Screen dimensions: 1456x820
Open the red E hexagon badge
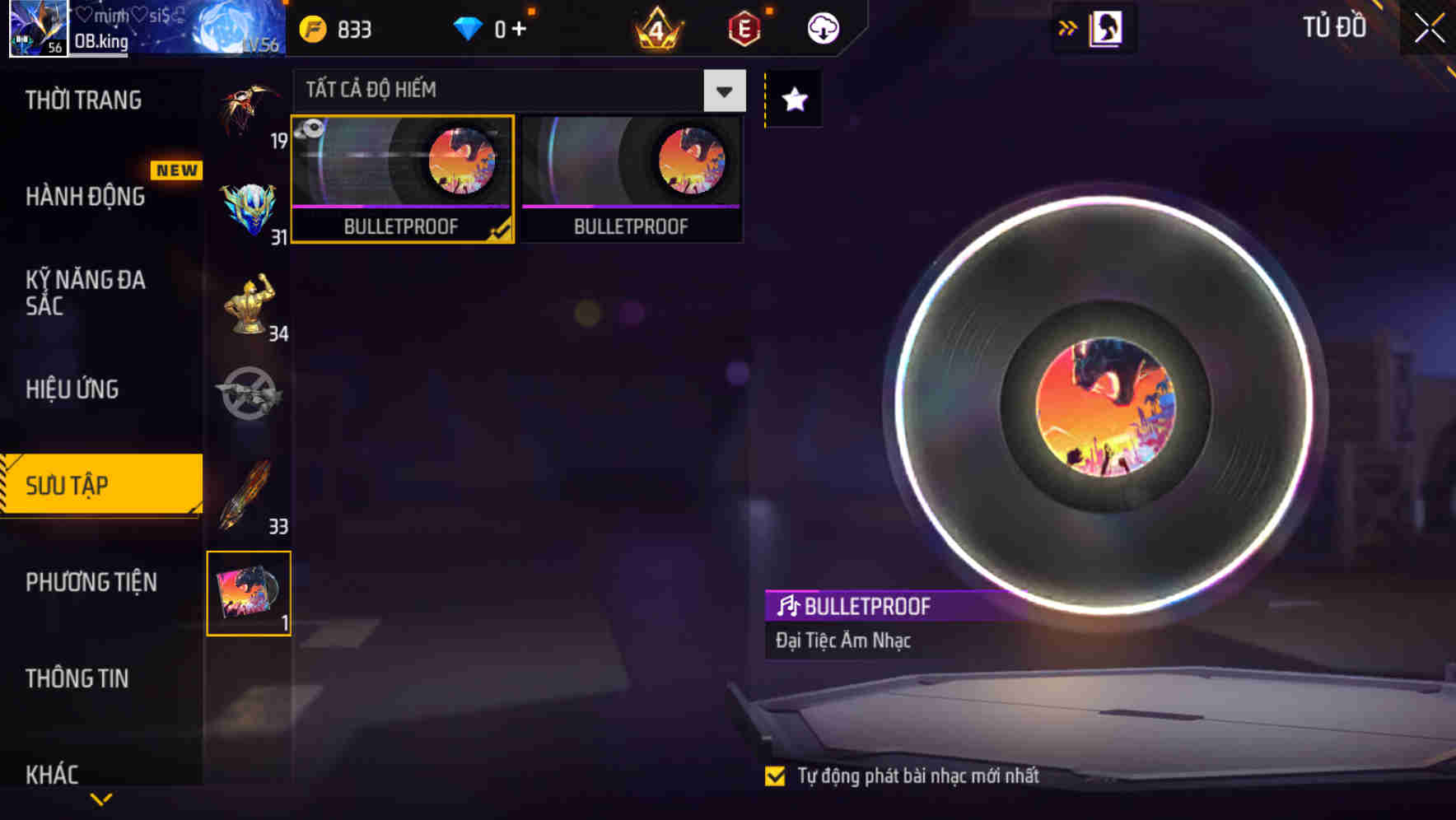tap(742, 27)
